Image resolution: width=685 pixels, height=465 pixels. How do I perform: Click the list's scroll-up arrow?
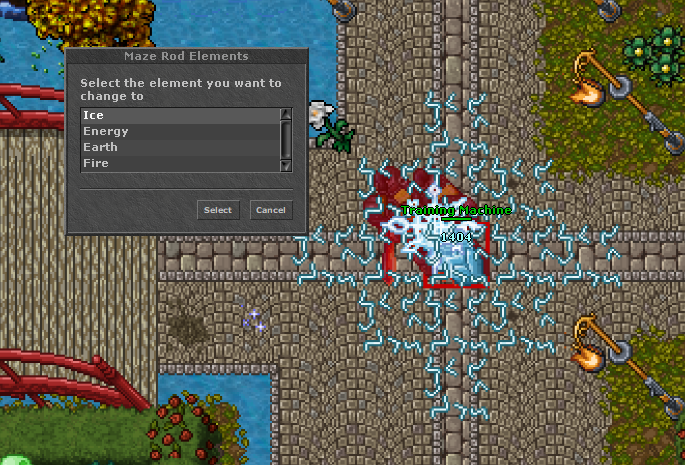[x=286, y=114]
